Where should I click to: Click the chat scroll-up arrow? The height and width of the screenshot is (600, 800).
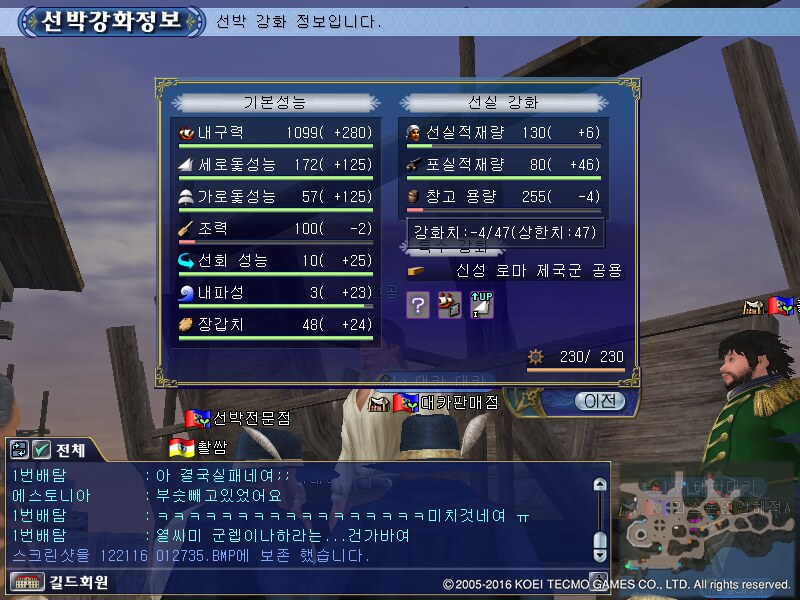[600, 486]
